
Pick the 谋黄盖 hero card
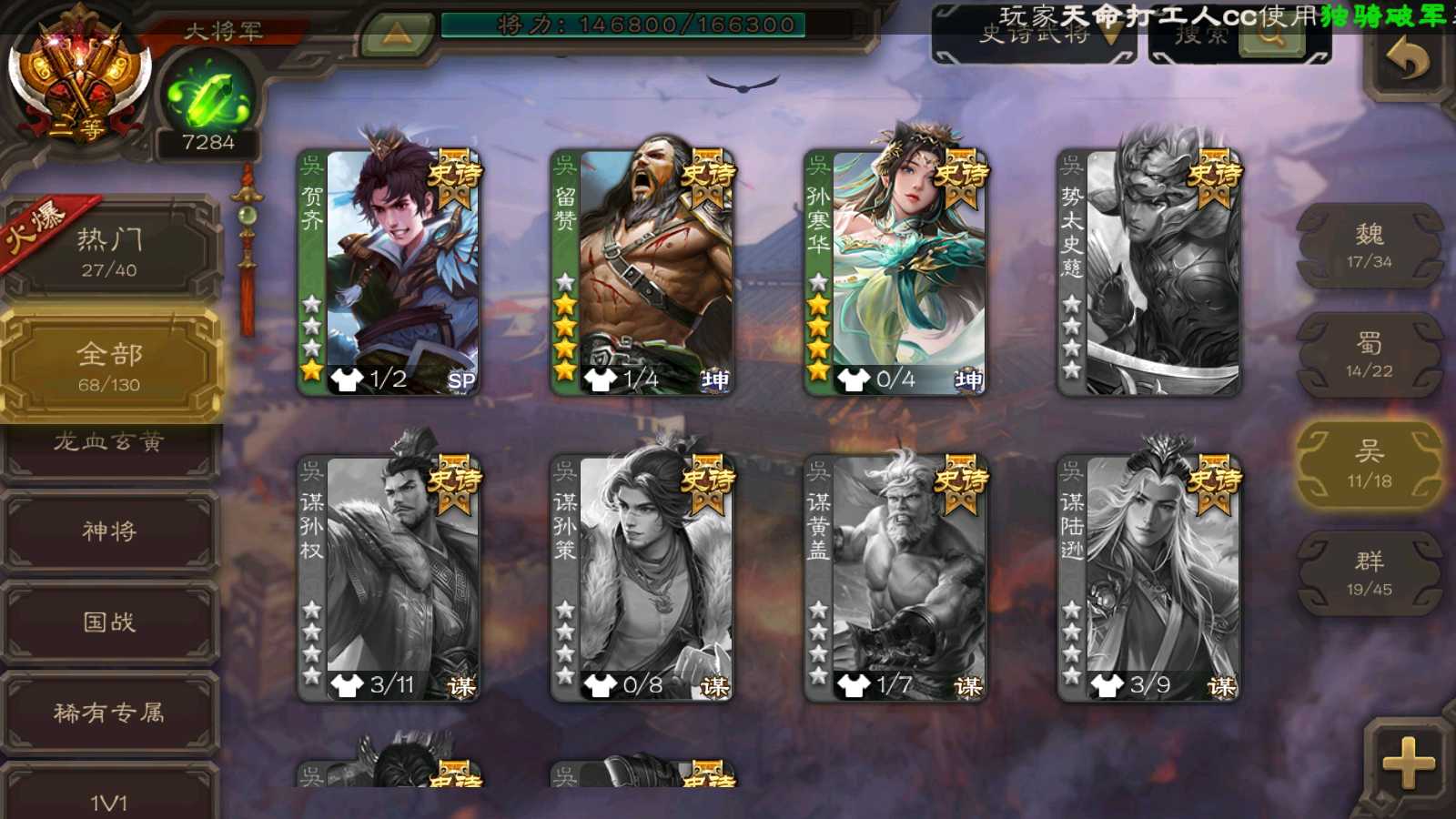(x=895, y=579)
